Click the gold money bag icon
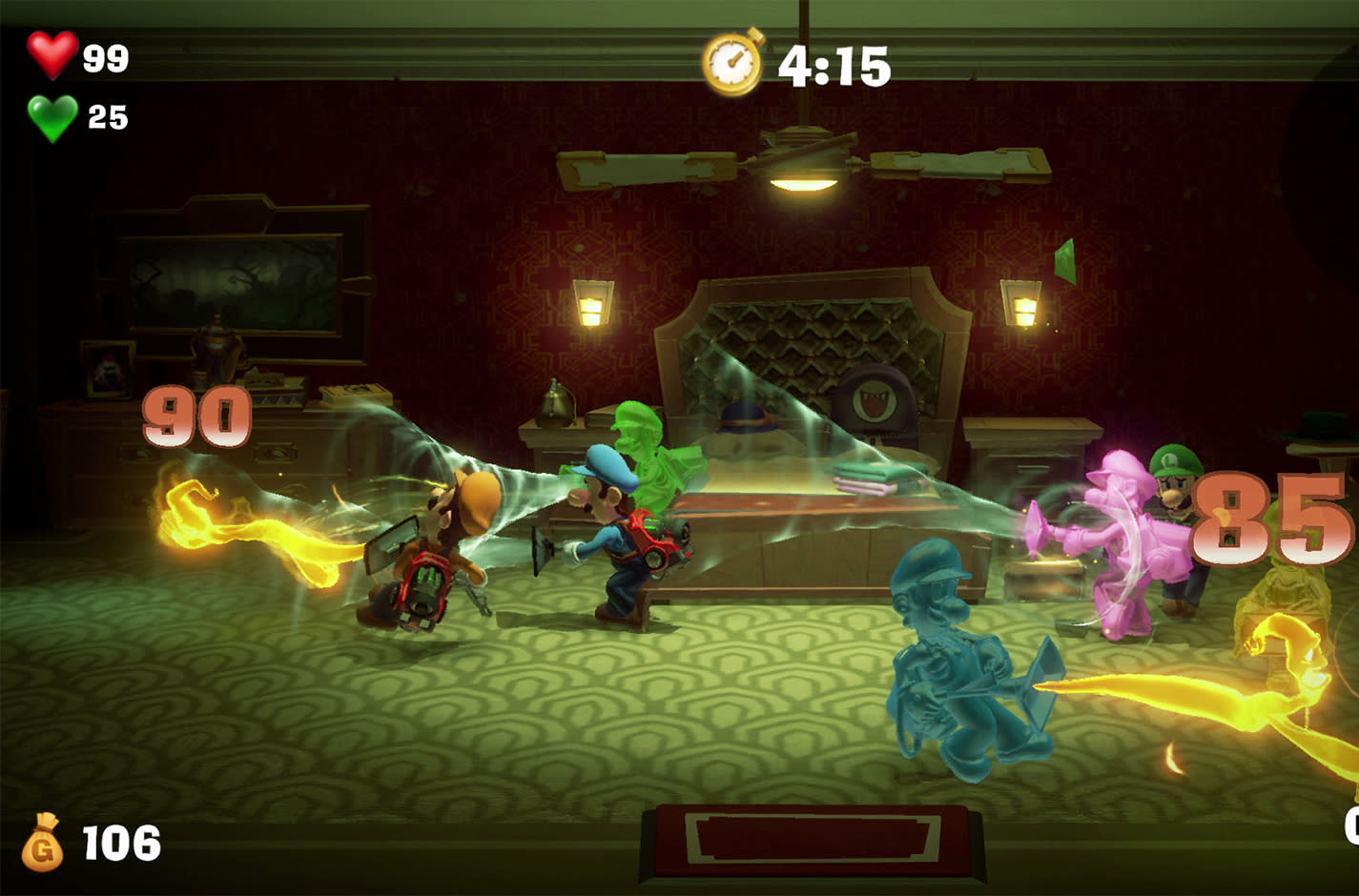The image size is (1359, 896). (x=43, y=843)
